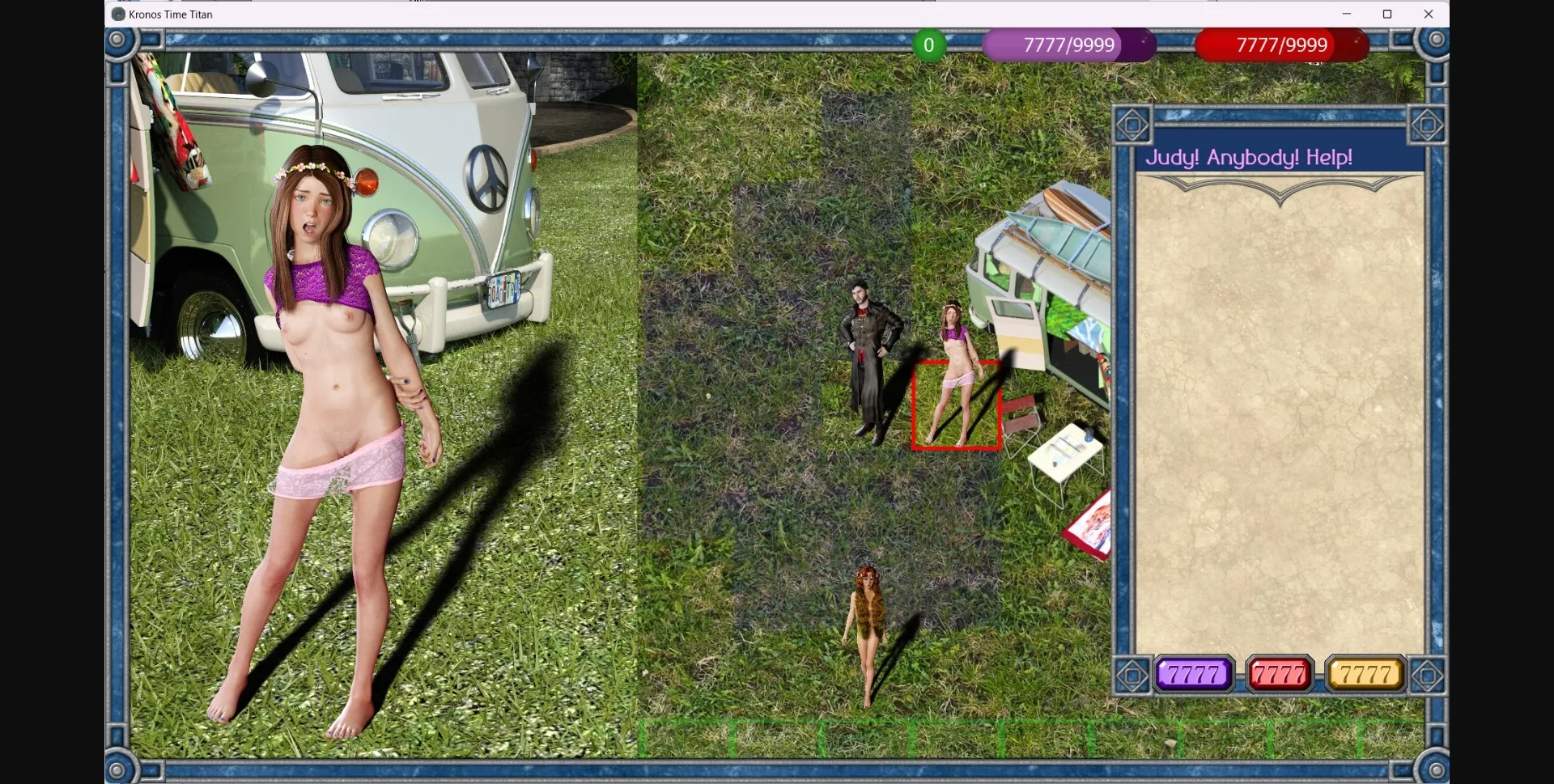Click the purple 7777/9999 status bar
Image resolution: width=1554 pixels, height=784 pixels.
point(1068,44)
